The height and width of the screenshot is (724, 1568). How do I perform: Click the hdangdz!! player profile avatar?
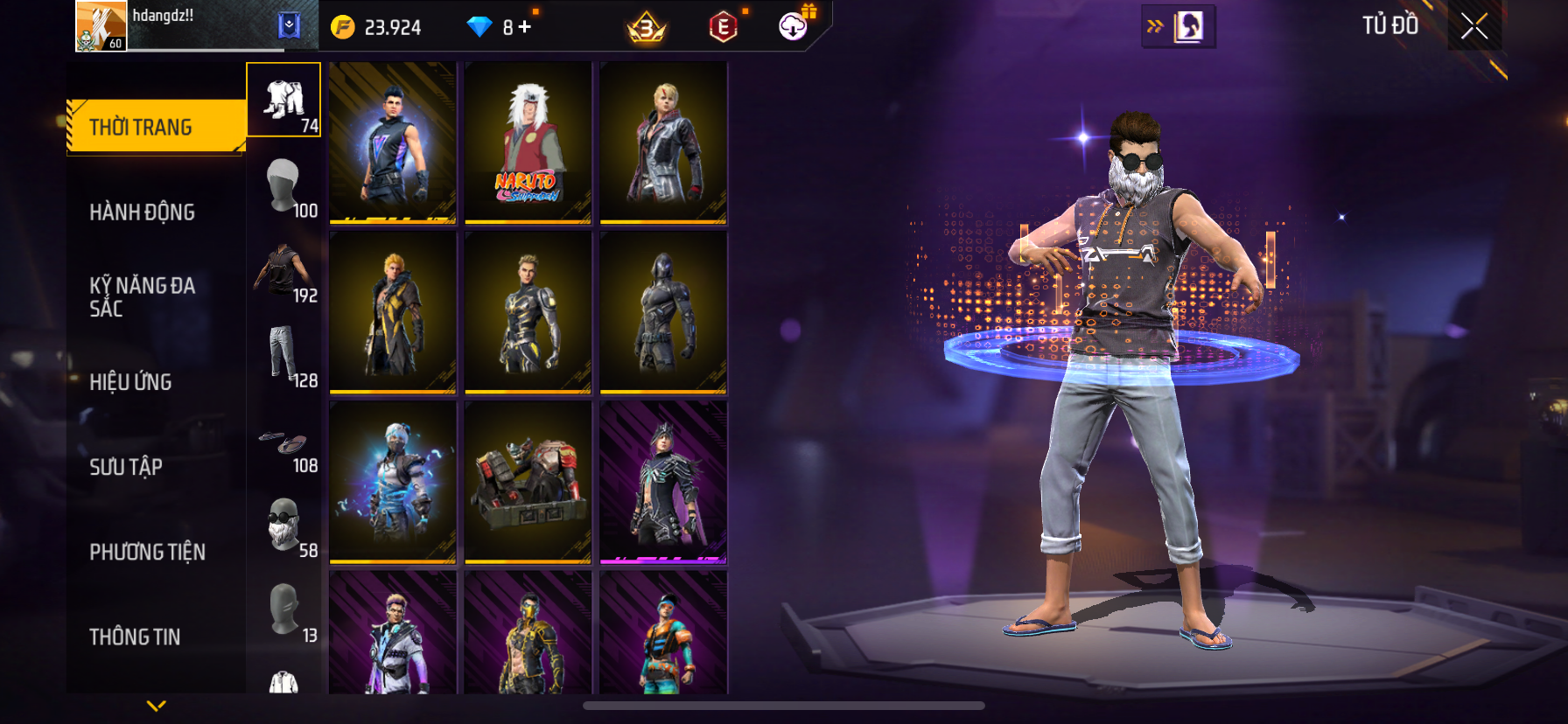pyautogui.click(x=101, y=26)
